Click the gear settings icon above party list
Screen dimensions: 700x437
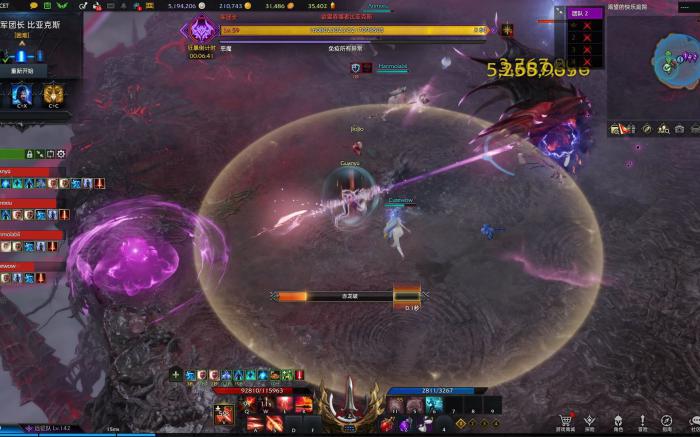click(x=61, y=154)
